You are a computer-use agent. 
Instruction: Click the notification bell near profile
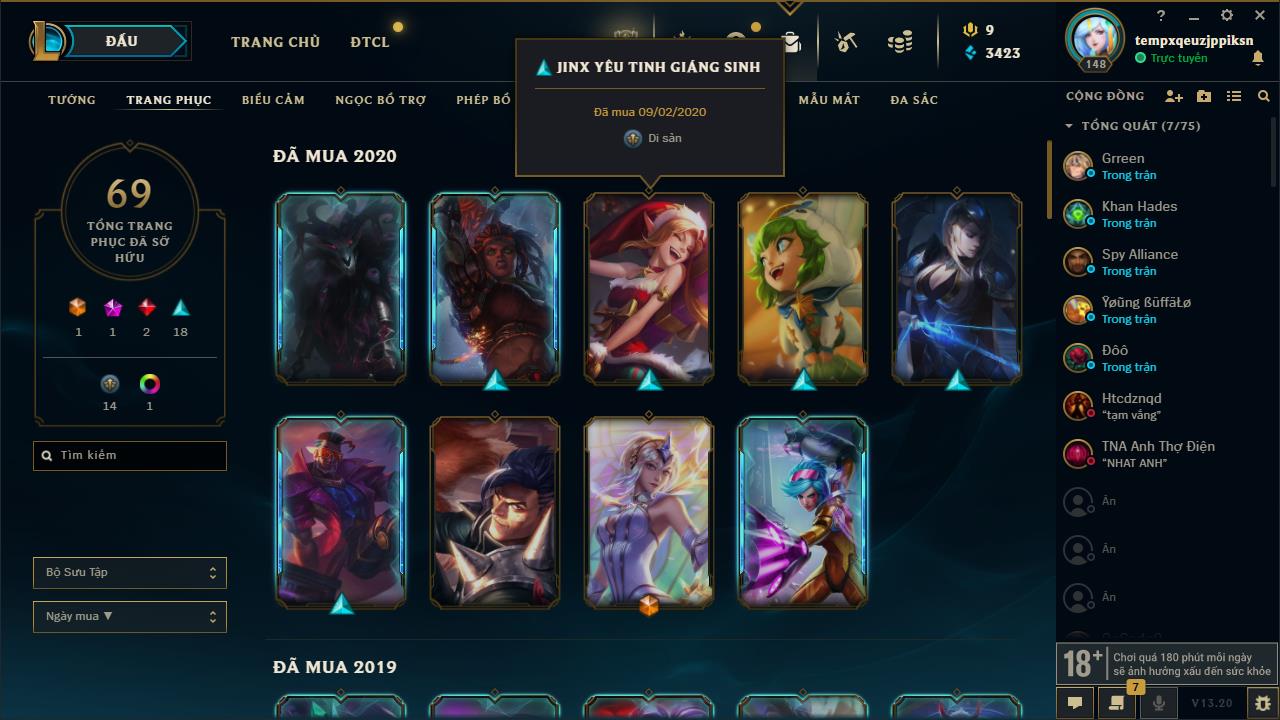pyautogui.click(x=1257, y=59)
